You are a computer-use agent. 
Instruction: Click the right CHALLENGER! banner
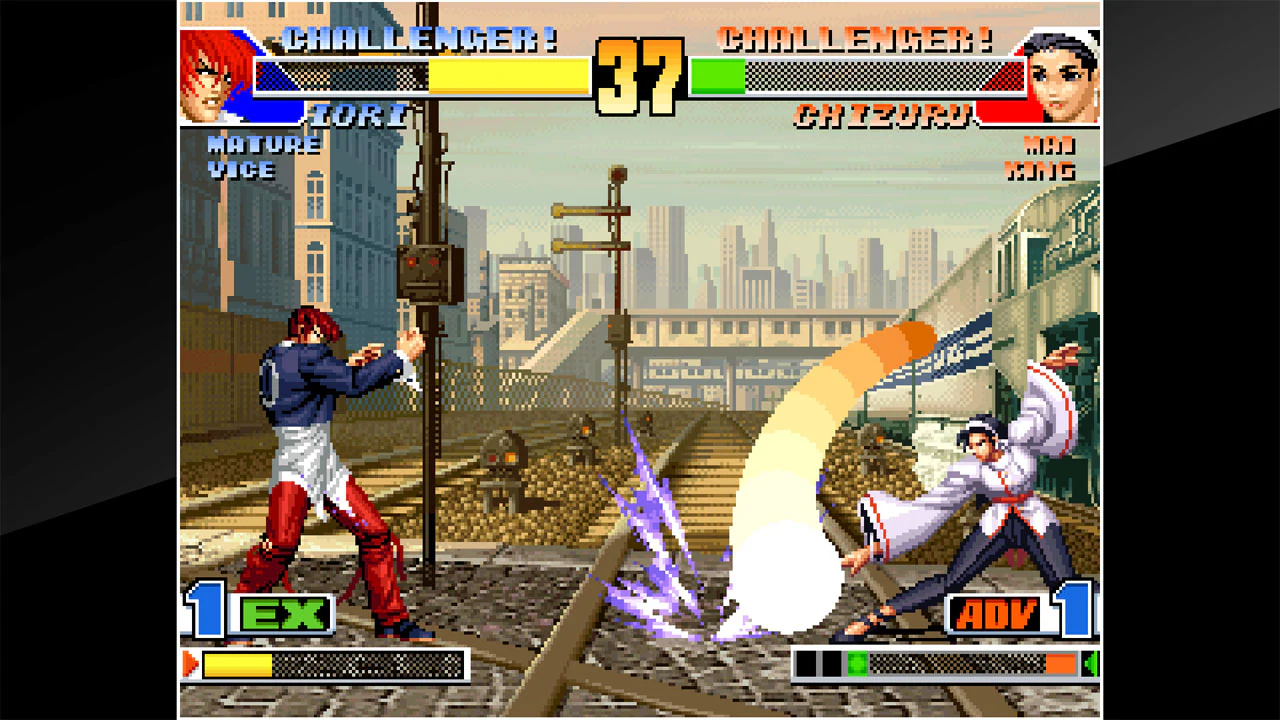(x=855, y=38)
